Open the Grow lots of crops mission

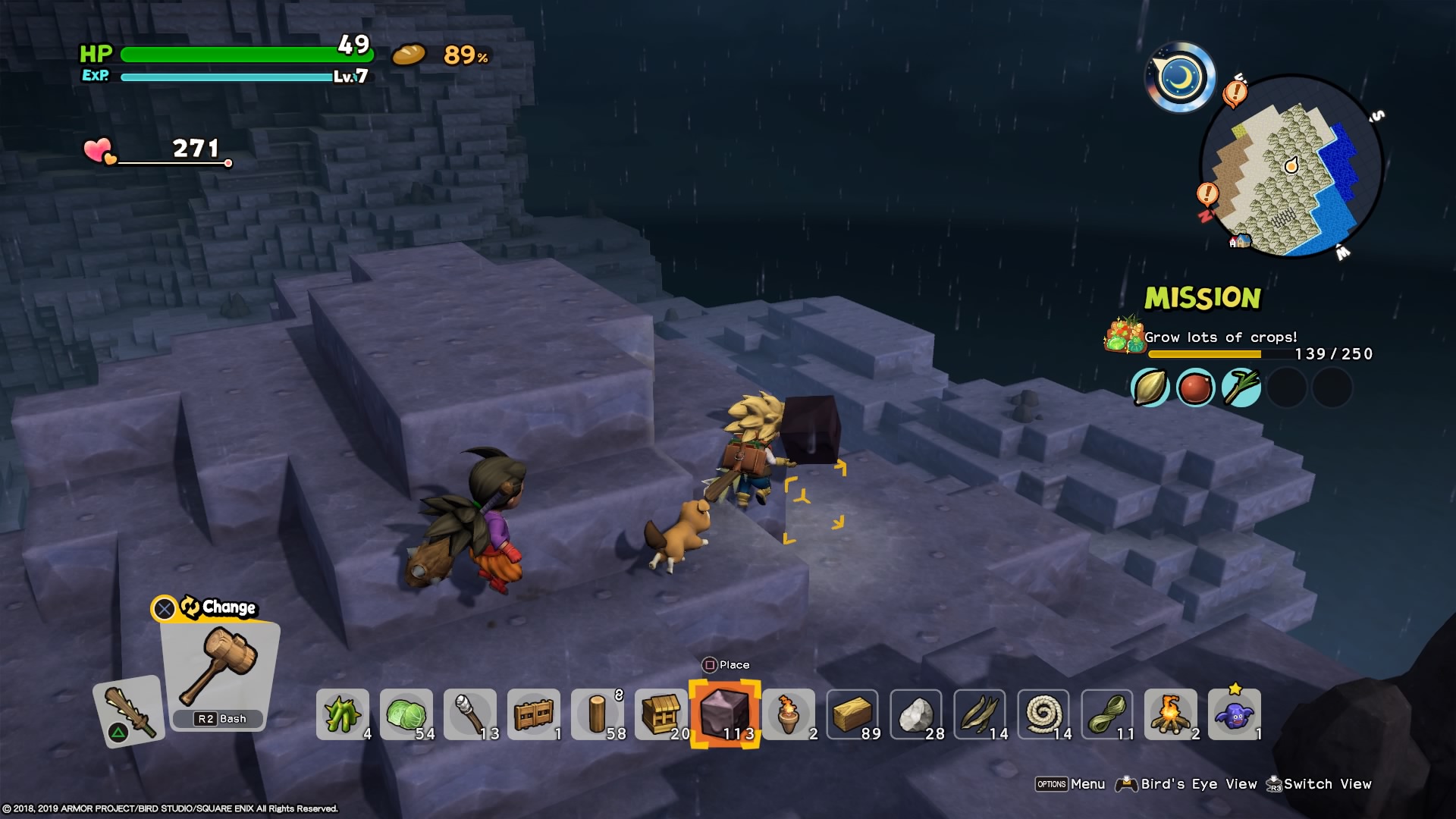coord(1221,337)
